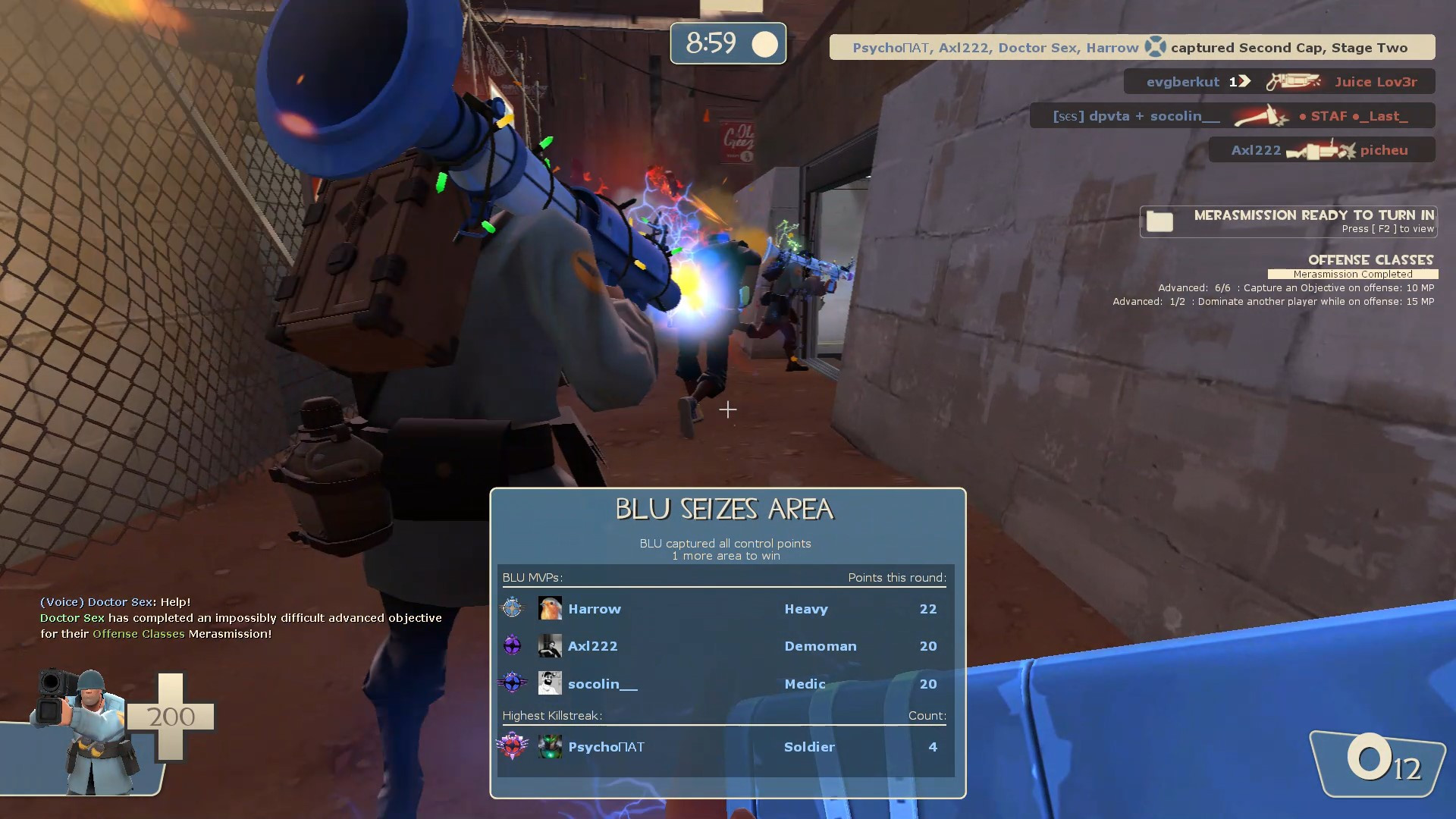Click Harrow's avatar thumbnail
Image resolution: width=1456 pixels, height=819 pixels.
coord(551,607)
